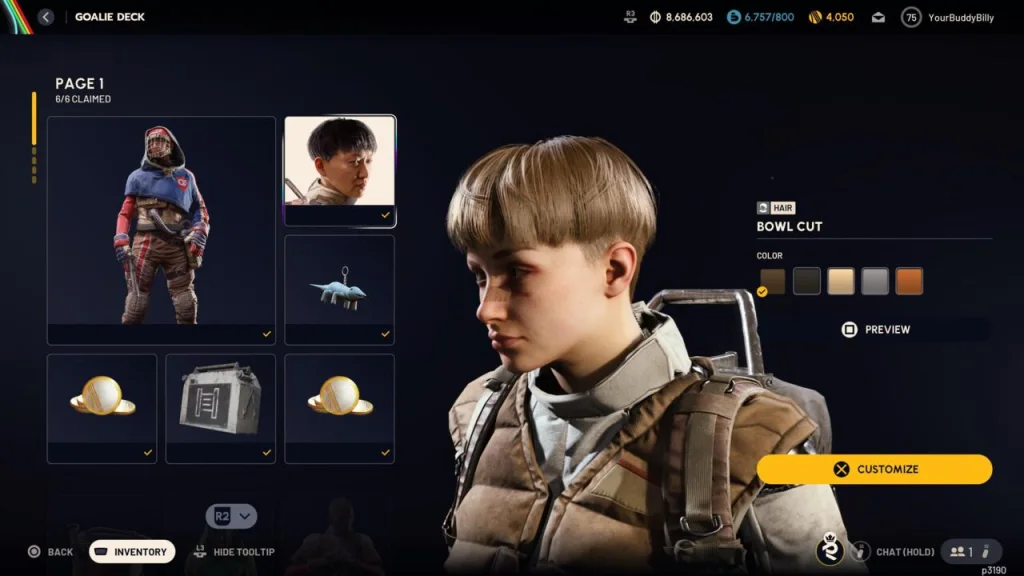Open the mail inbox envelope icon
Screen dimensions: 1024x576
click(x=878, y=17)
